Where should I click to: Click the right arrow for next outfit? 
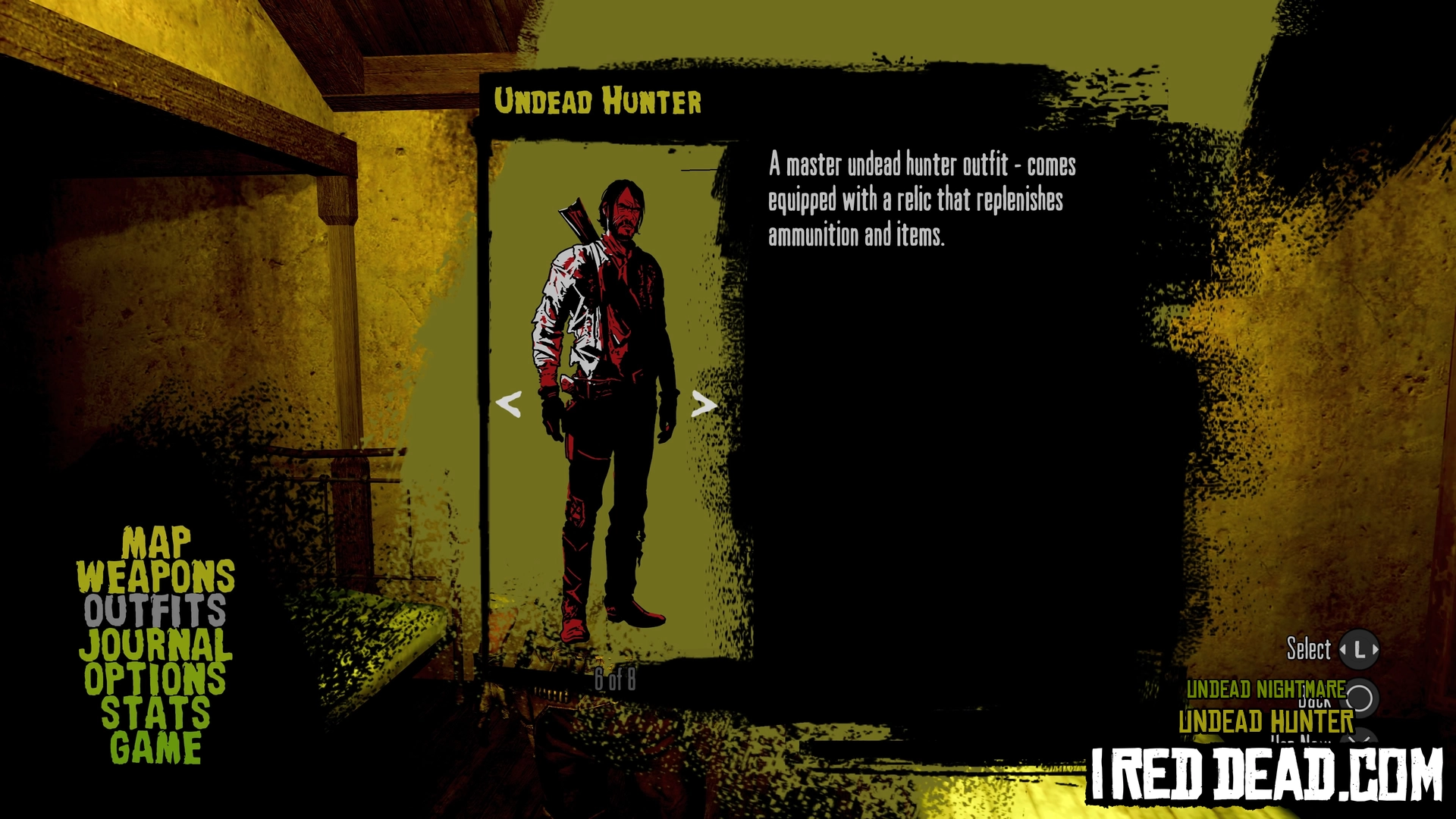(704, 403)
